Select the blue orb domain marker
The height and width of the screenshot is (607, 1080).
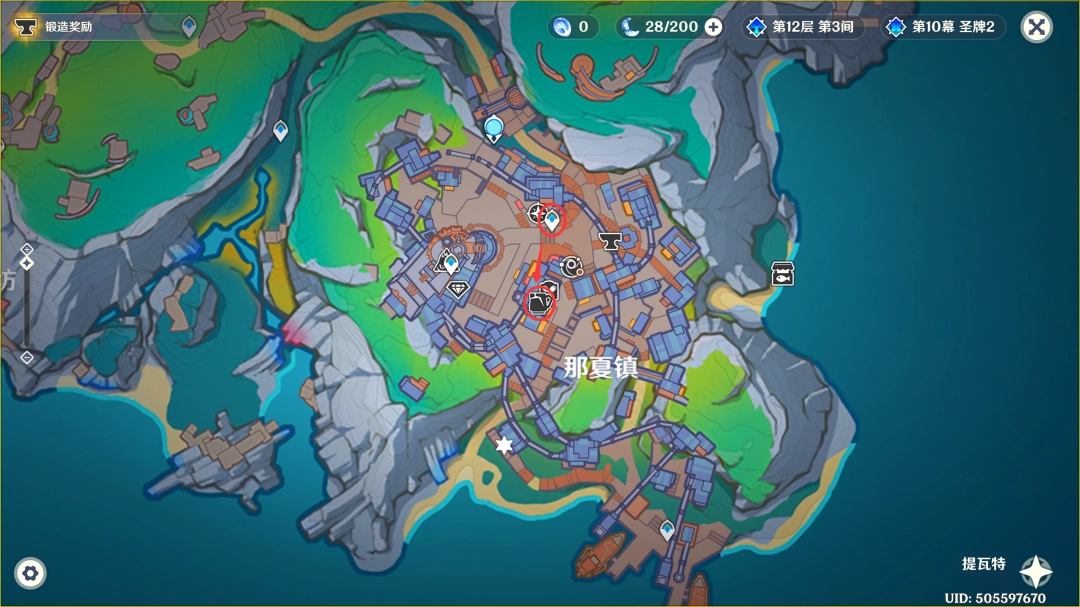pyautogui.click(x=493, y=128)
